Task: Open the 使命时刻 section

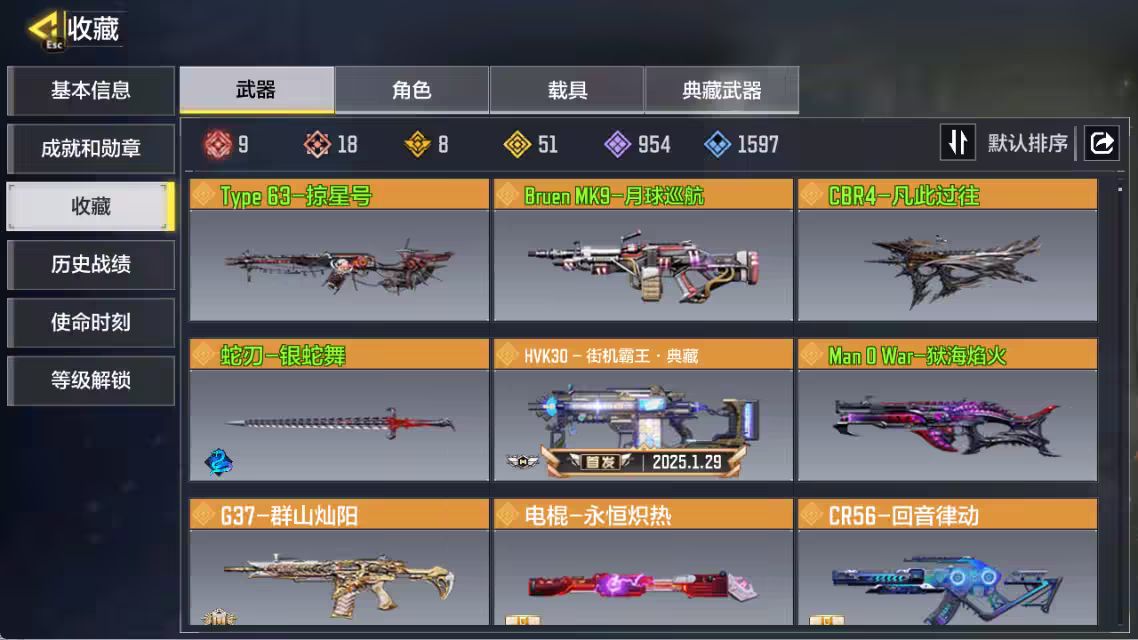Action: tap(91, 323)
